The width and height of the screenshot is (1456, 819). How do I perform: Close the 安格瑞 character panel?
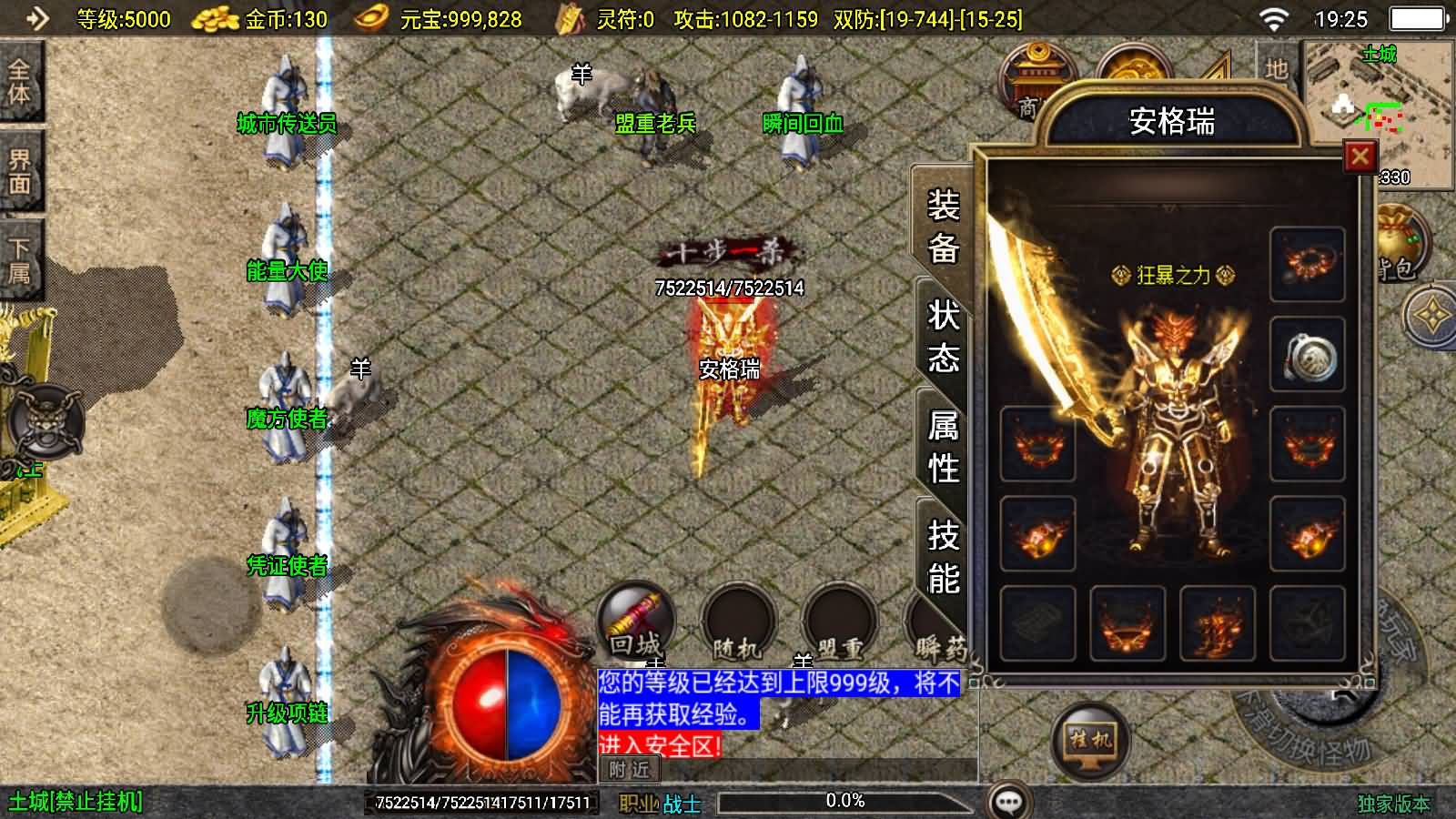(x=1360, y=157)
